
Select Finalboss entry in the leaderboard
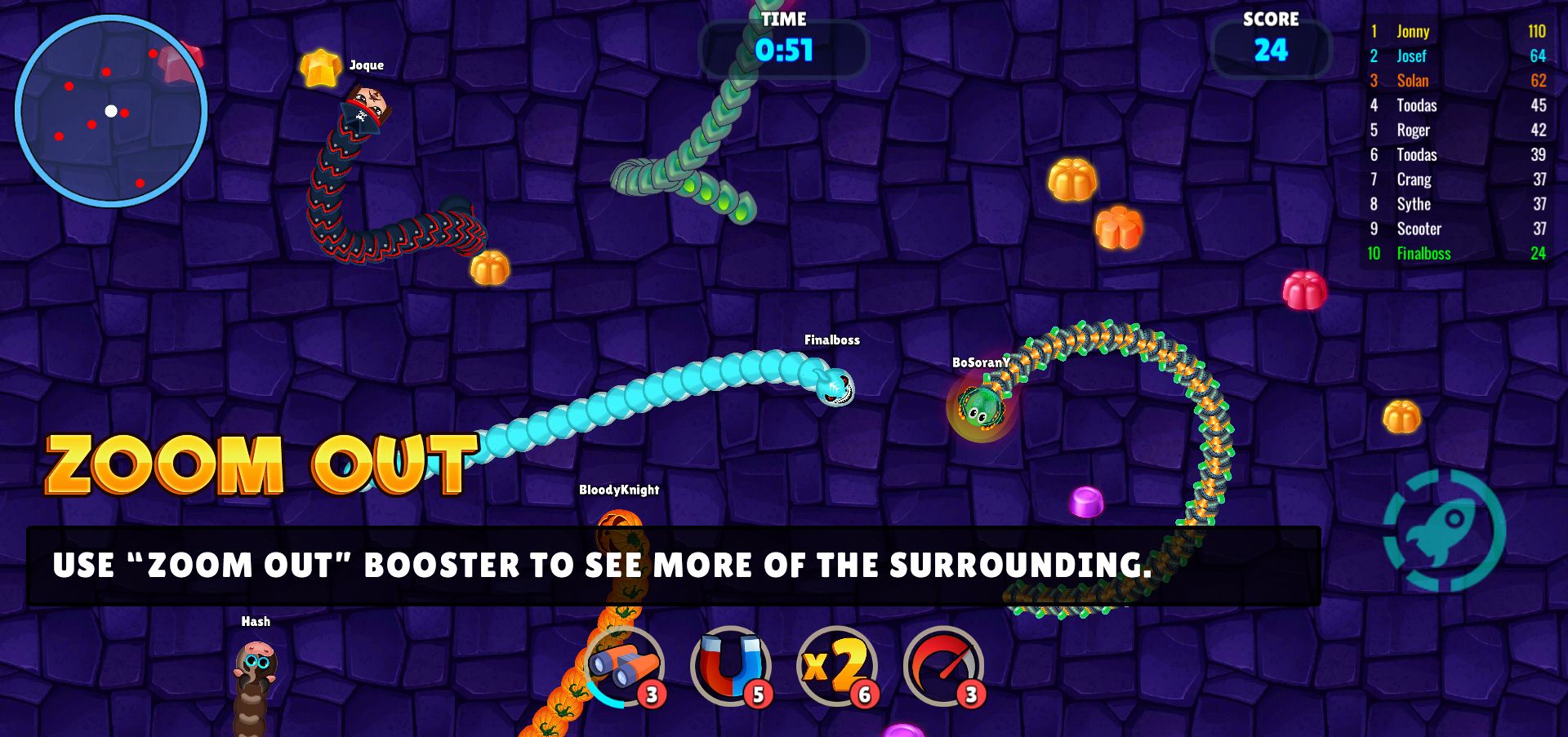(1457, 254)
